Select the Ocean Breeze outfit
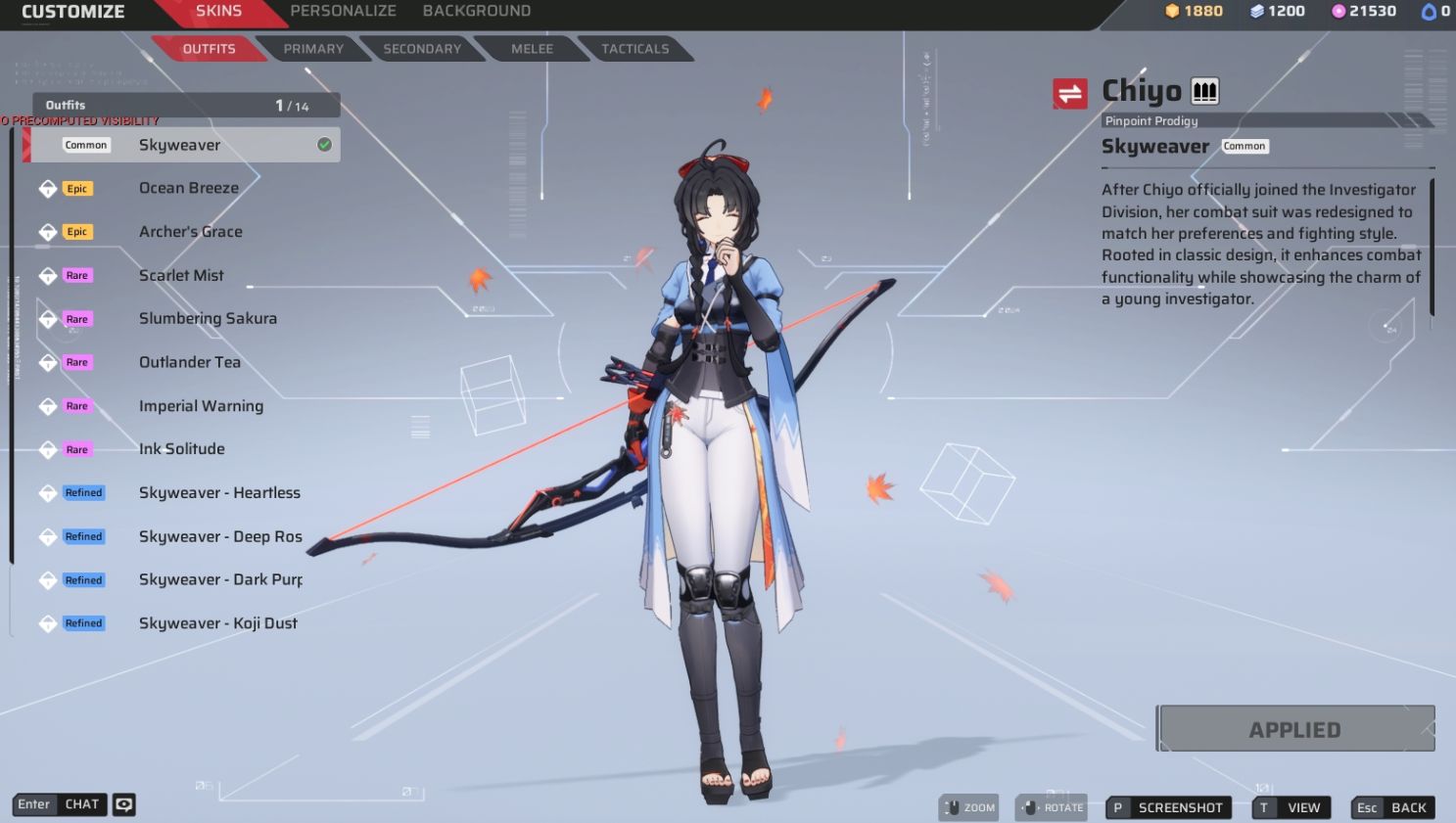This screenshot has height=823, width=1456. (x=189, y=188)
